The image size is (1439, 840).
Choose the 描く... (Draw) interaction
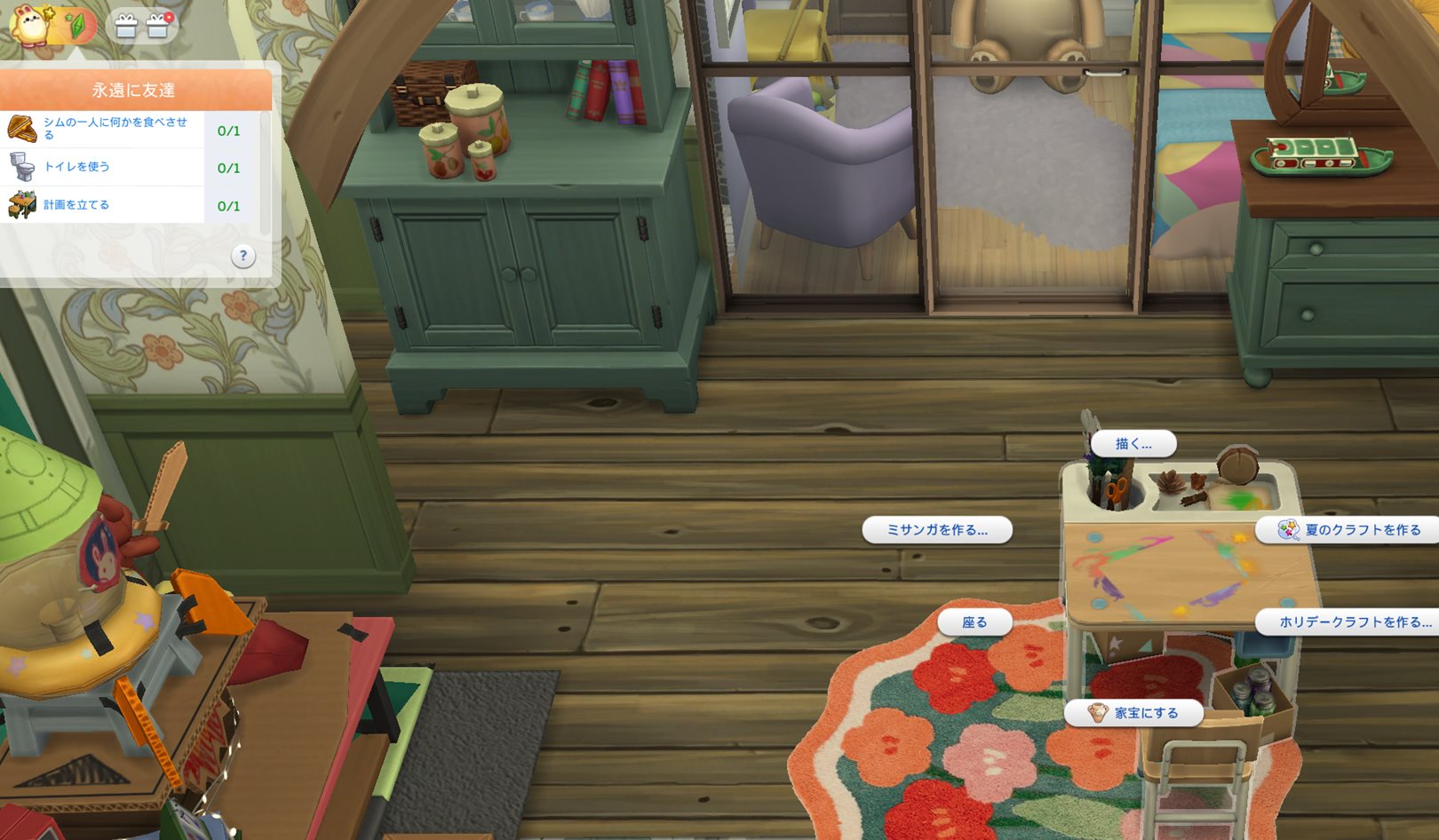click(1133, 444)
